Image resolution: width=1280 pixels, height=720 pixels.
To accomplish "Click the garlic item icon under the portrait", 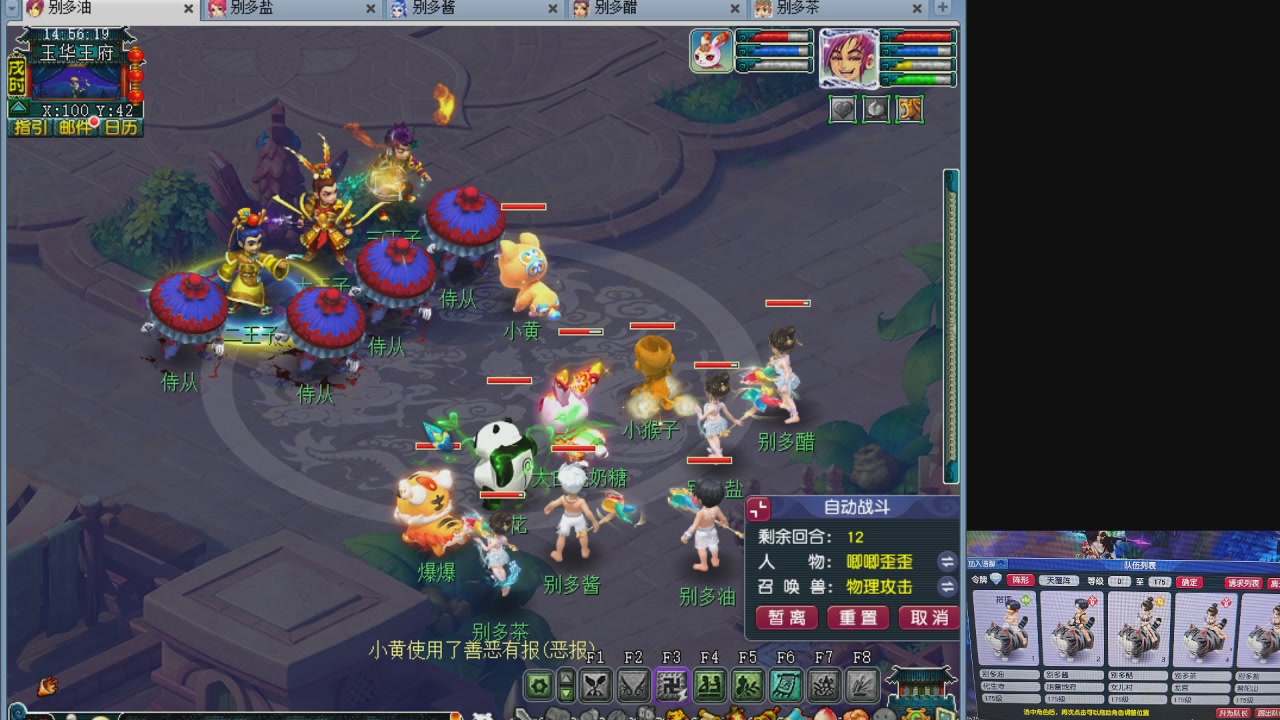I will (876, 110).
